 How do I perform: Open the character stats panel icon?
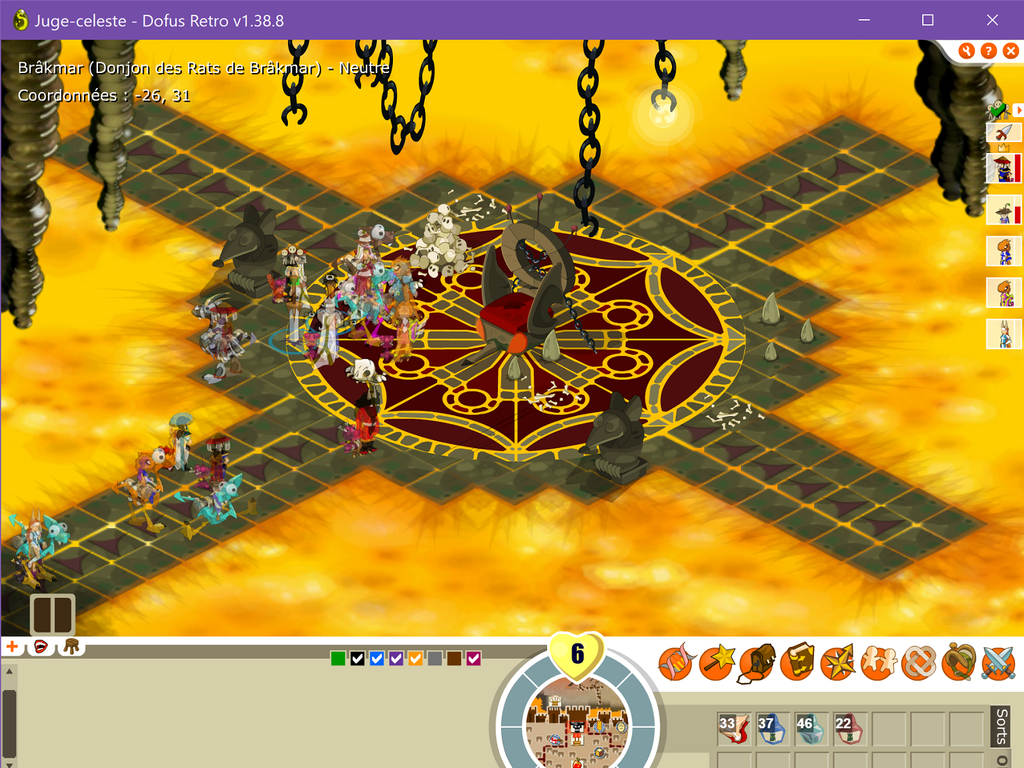pyautogui.click(x=675, y=661)
